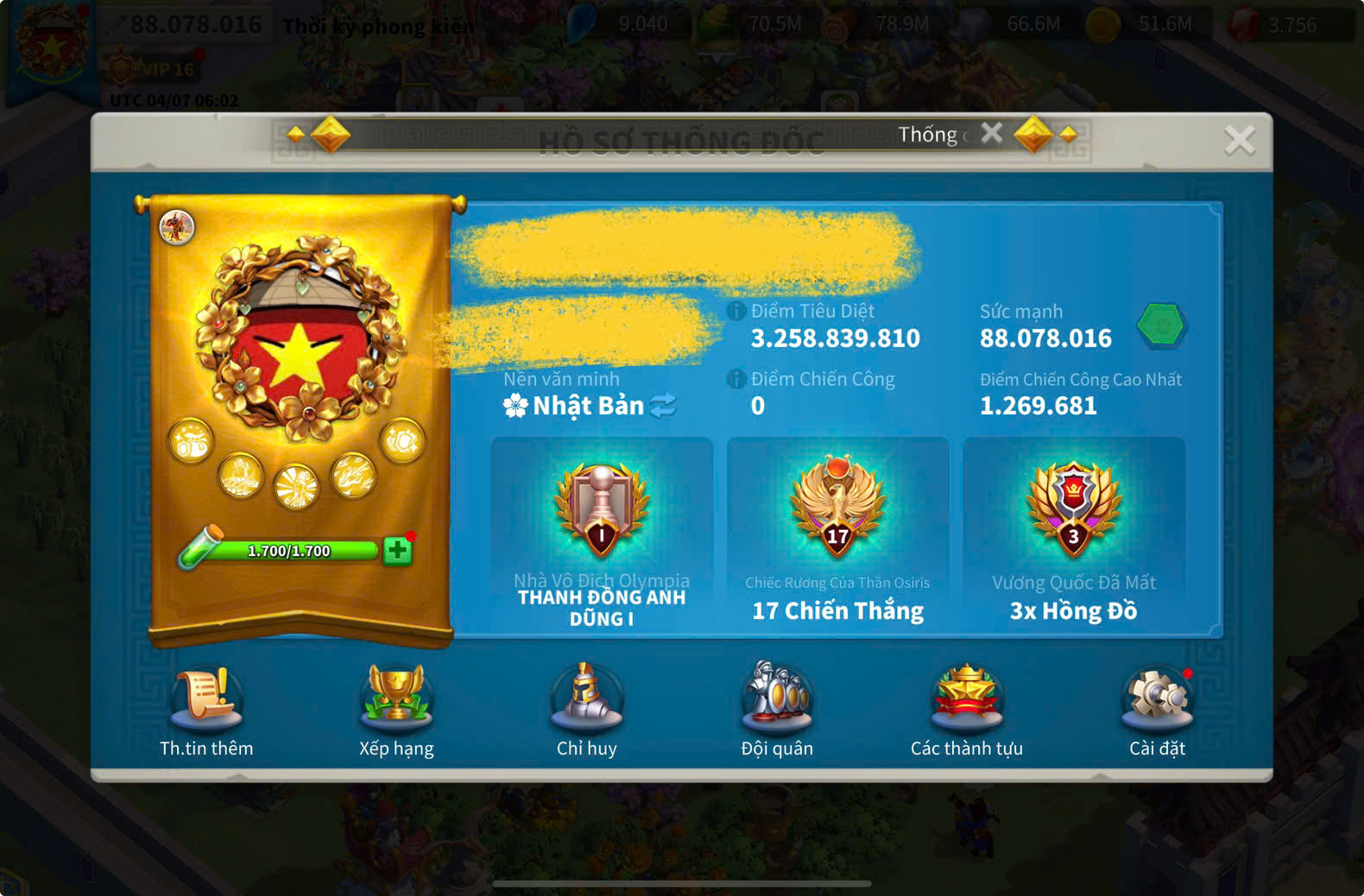Image resolution: width=1364 pixels, height=896 pixels.
Task: View the Chiếc Rương Của Thần Osiris badge
Action: tap(837, 511)
